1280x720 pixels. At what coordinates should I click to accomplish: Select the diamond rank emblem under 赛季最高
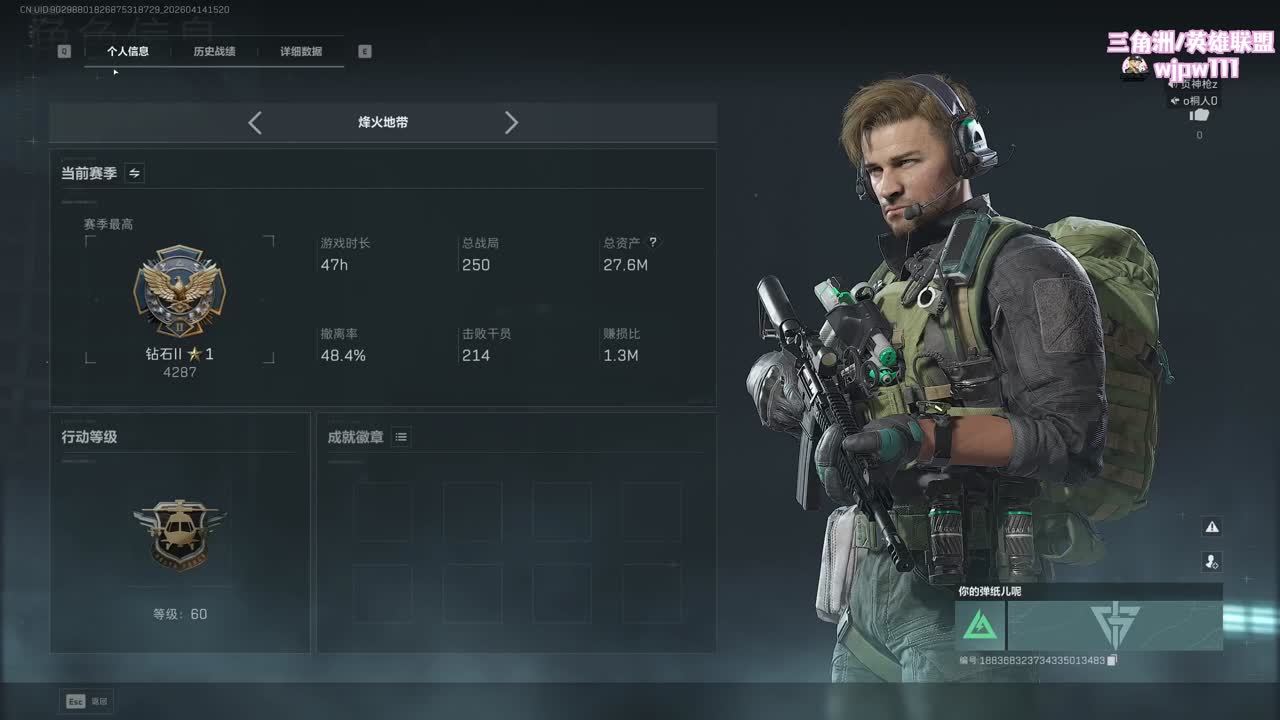coord(180,292)
